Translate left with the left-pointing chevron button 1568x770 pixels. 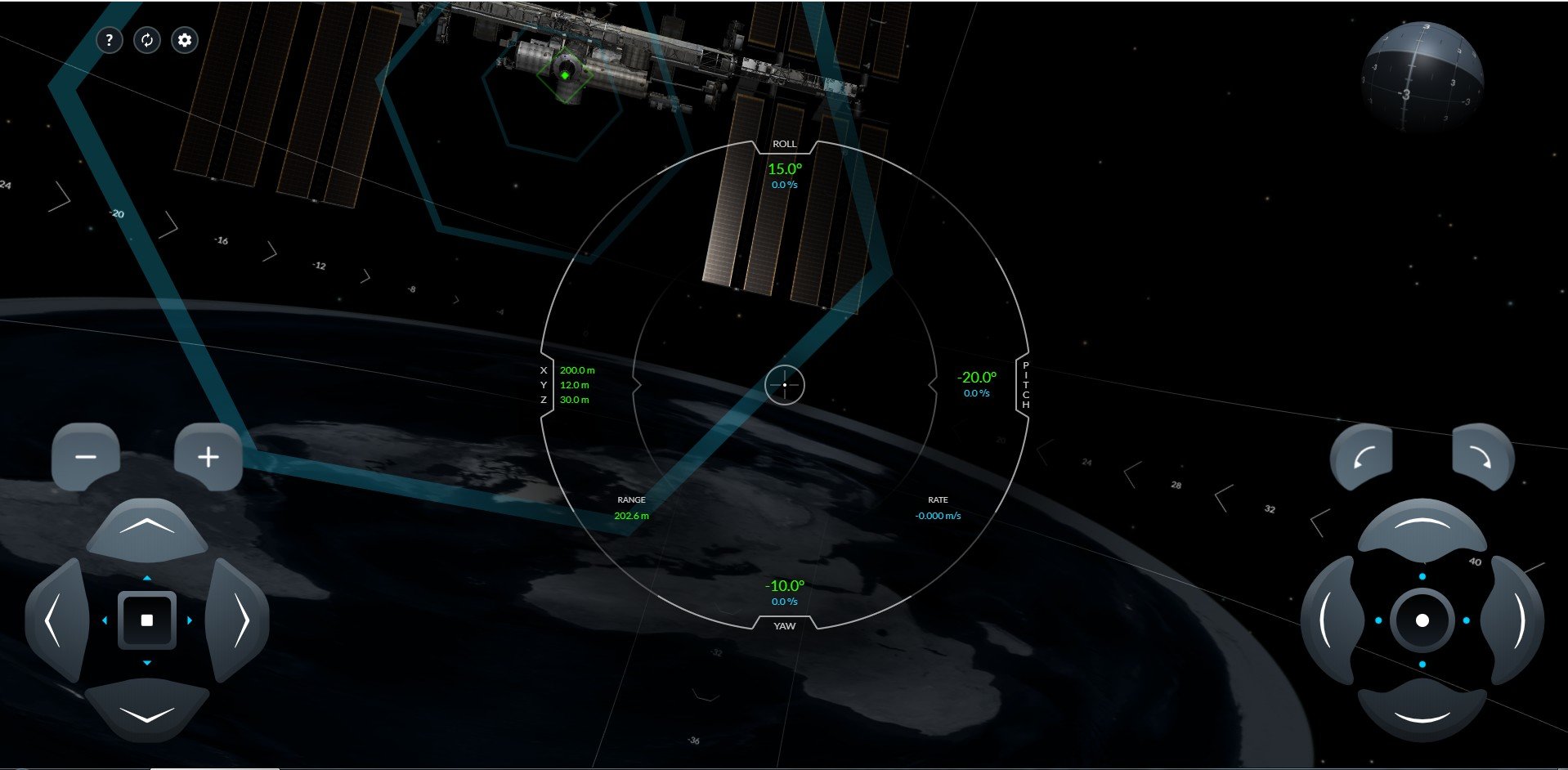click(56, 620)
